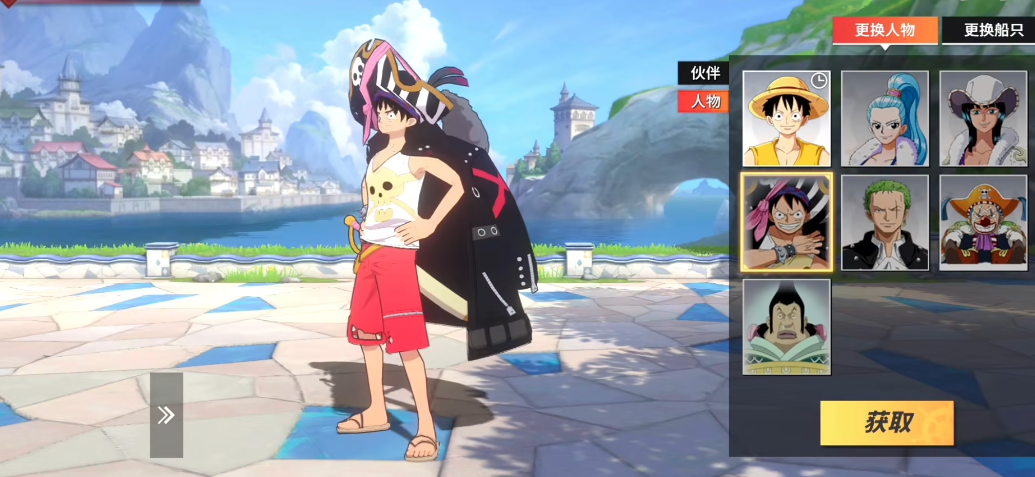Choose pirate-hat Luffy portrait
The image size is (1035, 477).
click(786, 222)
